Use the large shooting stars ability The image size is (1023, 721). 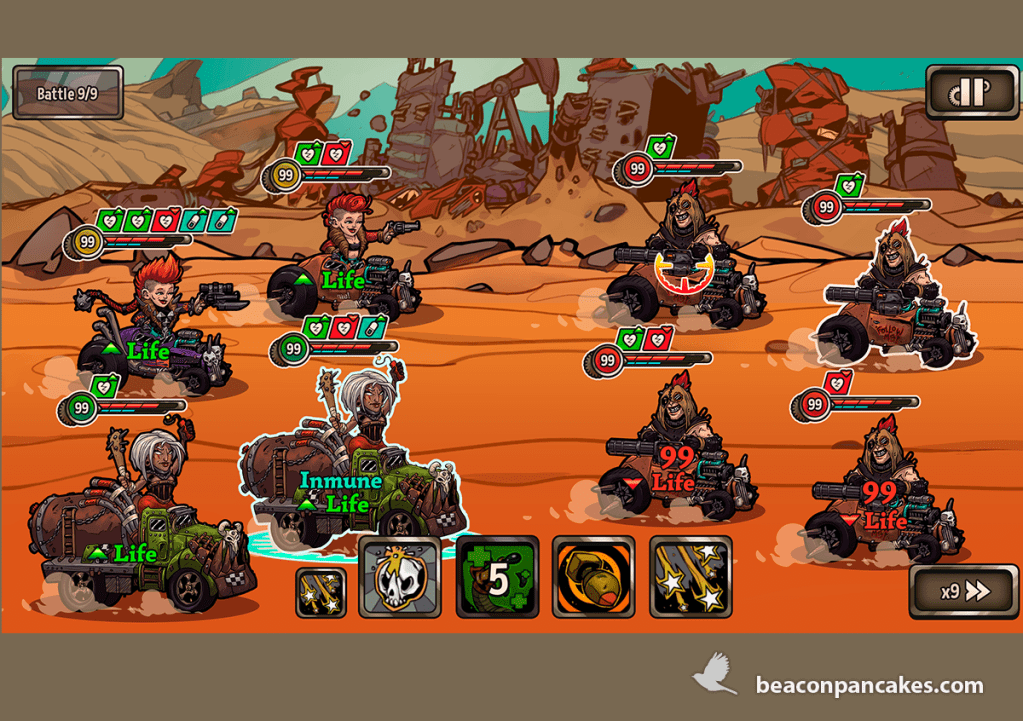[690, 577]
